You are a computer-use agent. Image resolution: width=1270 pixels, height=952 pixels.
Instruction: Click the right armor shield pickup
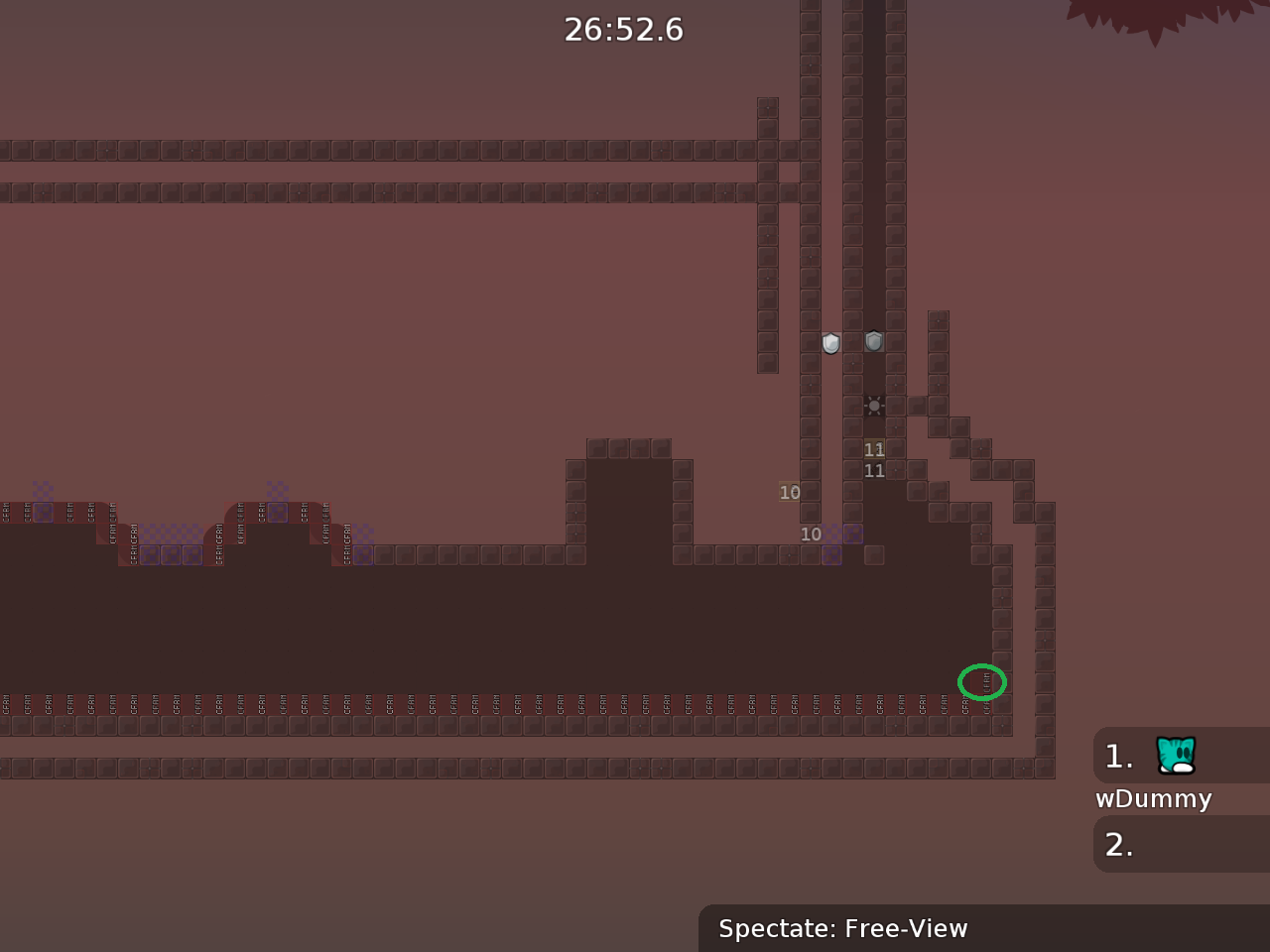(873, 342)
